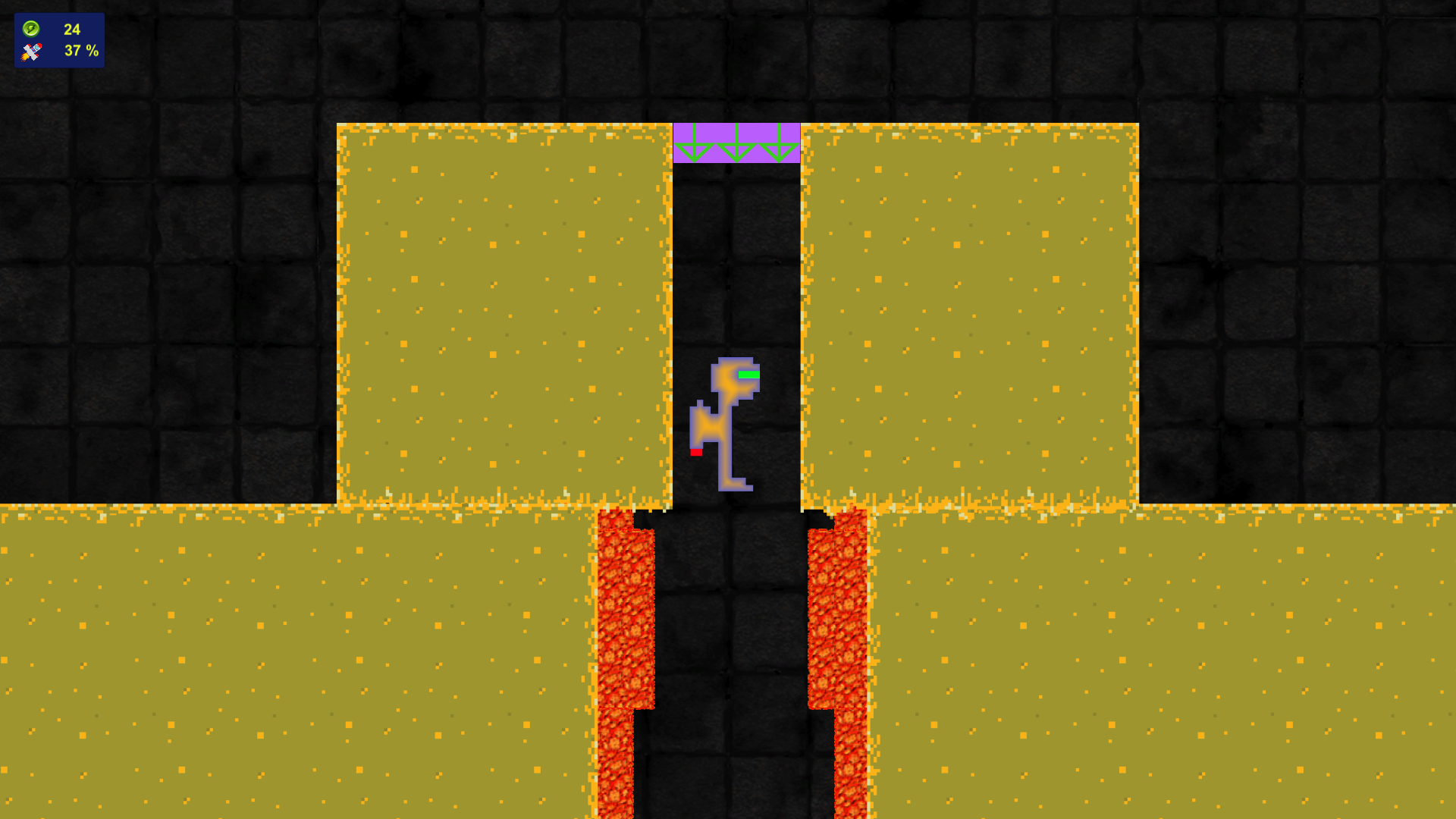The height and width of the screenshot is (819, 1456).
Task: Click the rightmost green arrow on the purple block
Action: point(777,144)
